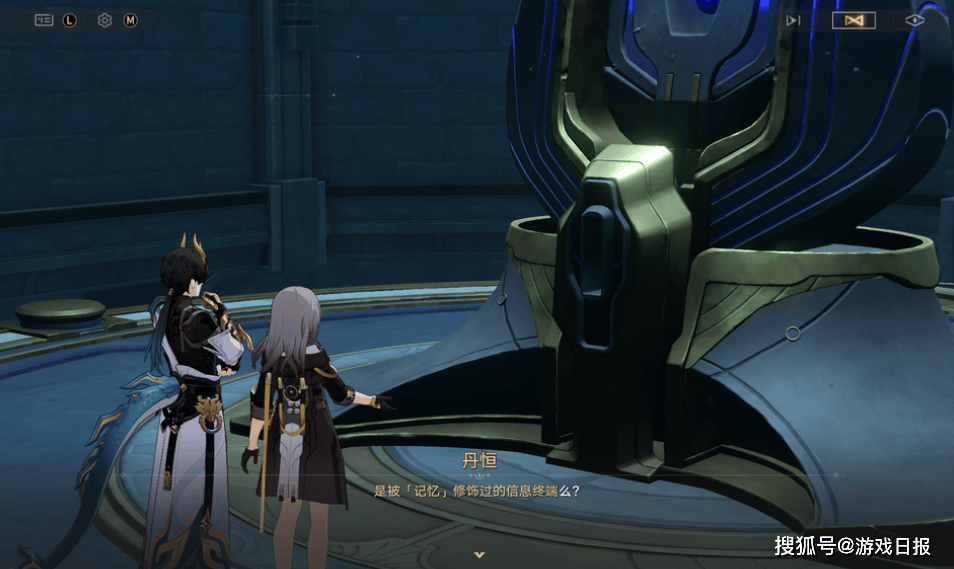
Task: Skip the dialogue with the skip arrow
Action: coord(793,20)
